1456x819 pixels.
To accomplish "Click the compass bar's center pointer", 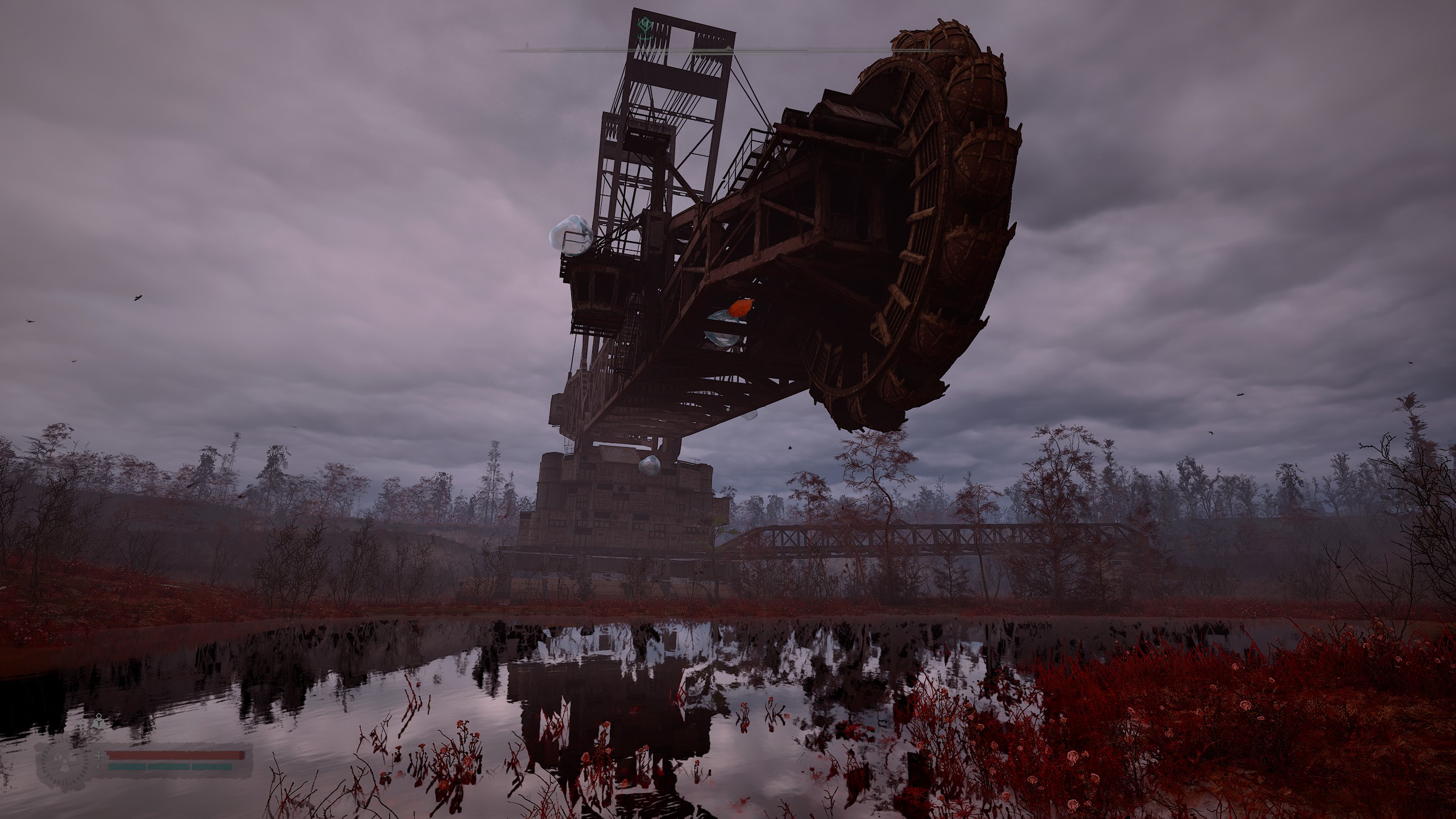I will click(x=729, y=48).
